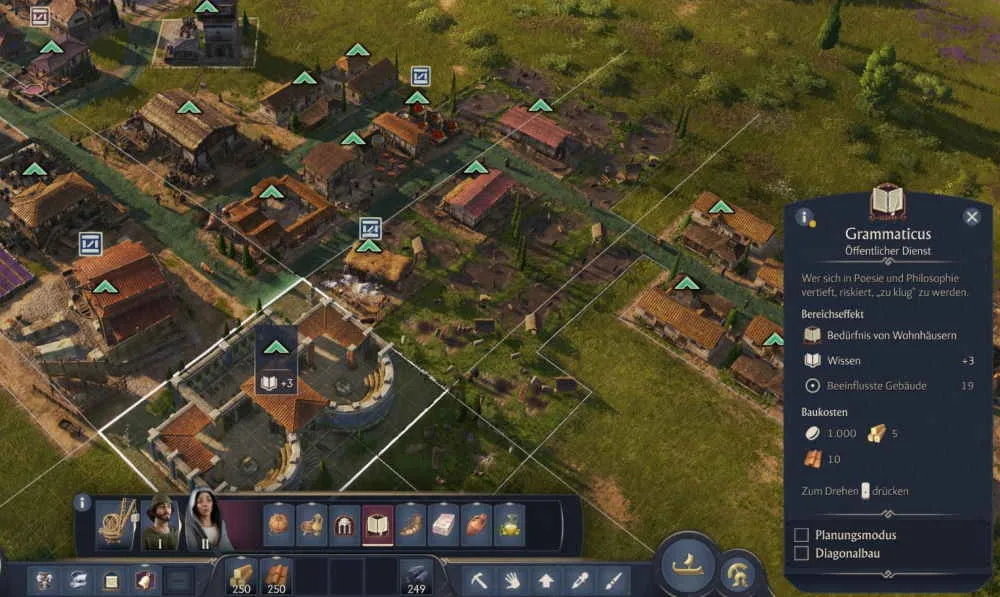Viewport: 1000px width, 597px height.
Task: Pick the green frog building icon
Action: coord(509,524)
